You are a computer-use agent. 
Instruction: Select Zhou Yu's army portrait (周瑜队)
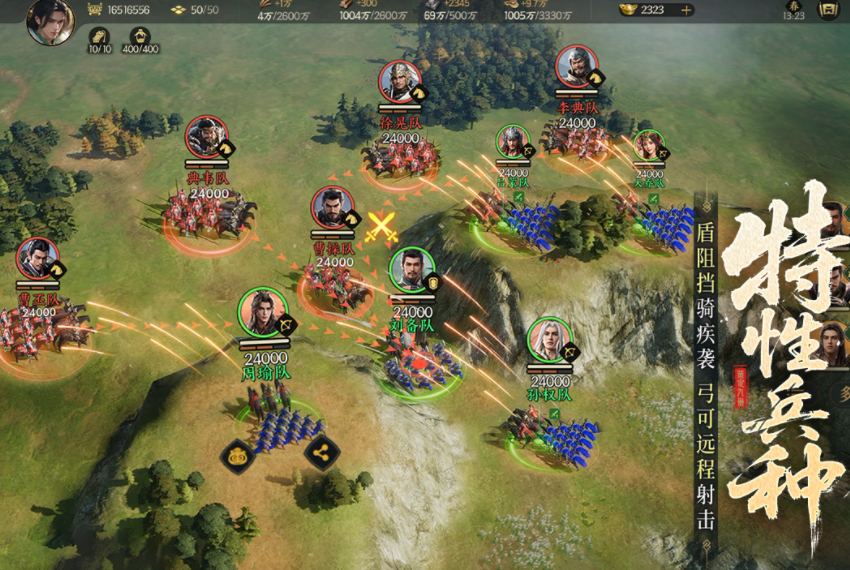[263, 313]
